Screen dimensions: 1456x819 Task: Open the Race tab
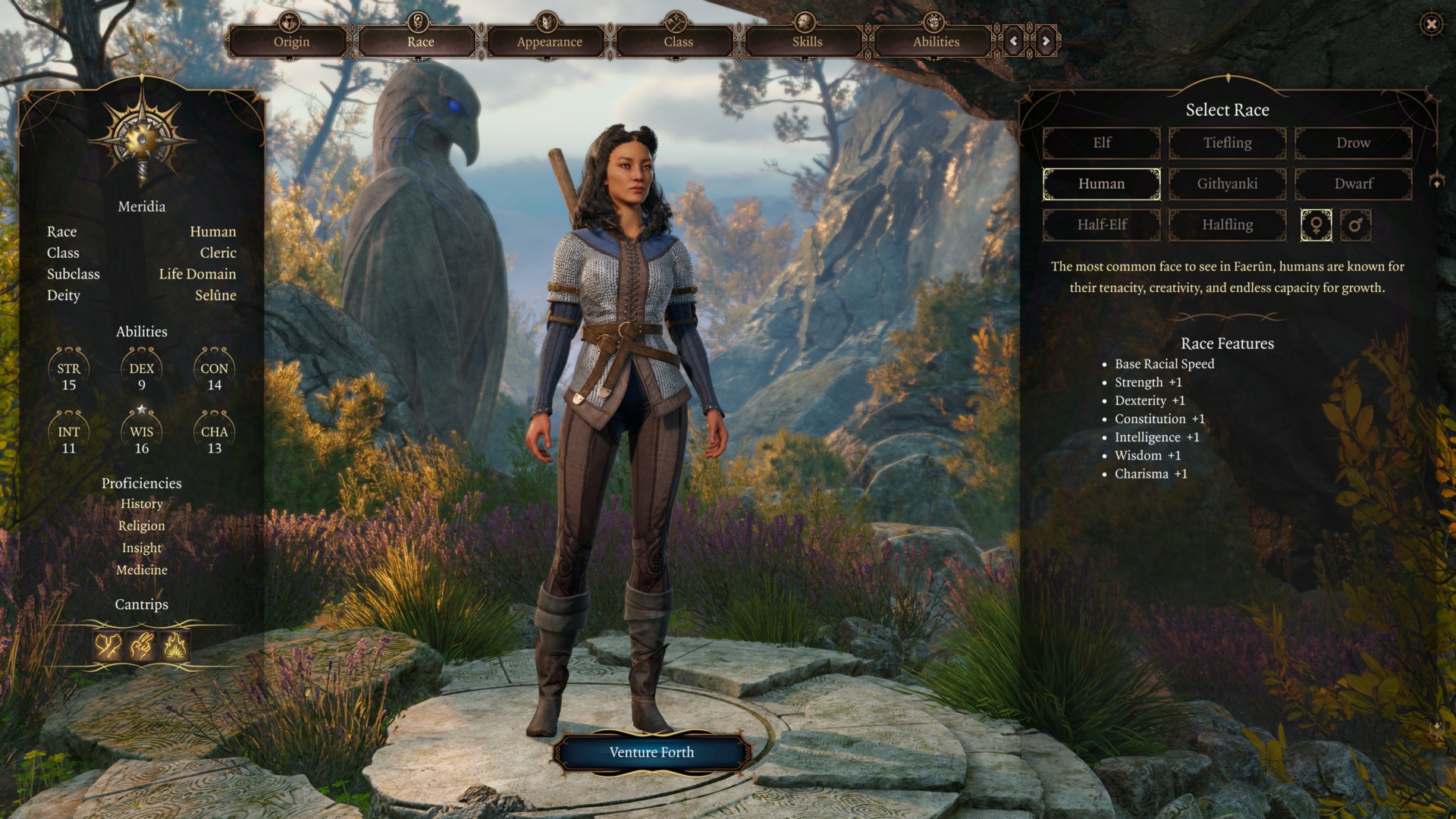click(x=420, y=42)
